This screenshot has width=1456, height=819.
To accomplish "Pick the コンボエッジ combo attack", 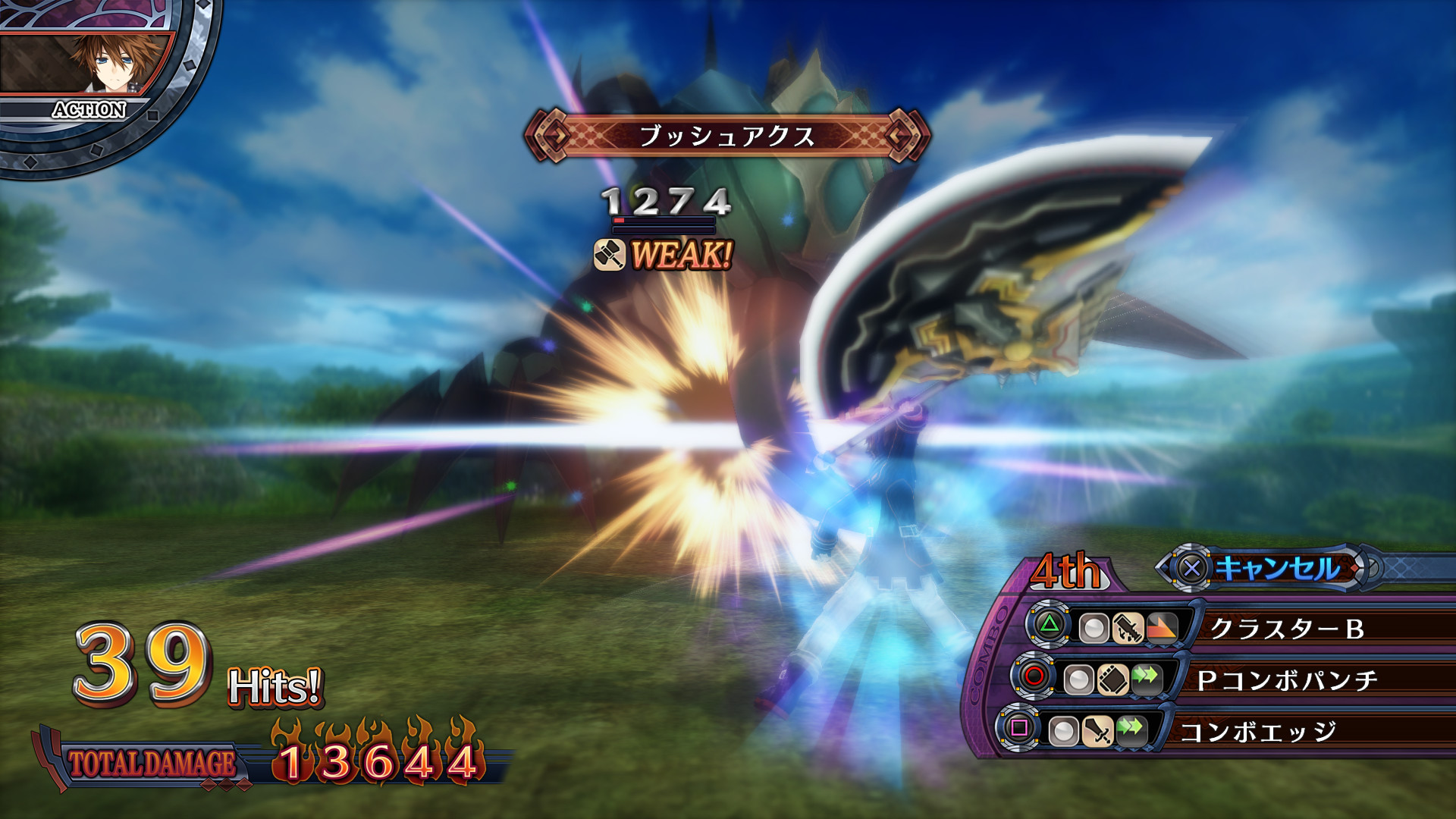I will click(1257, 731).
